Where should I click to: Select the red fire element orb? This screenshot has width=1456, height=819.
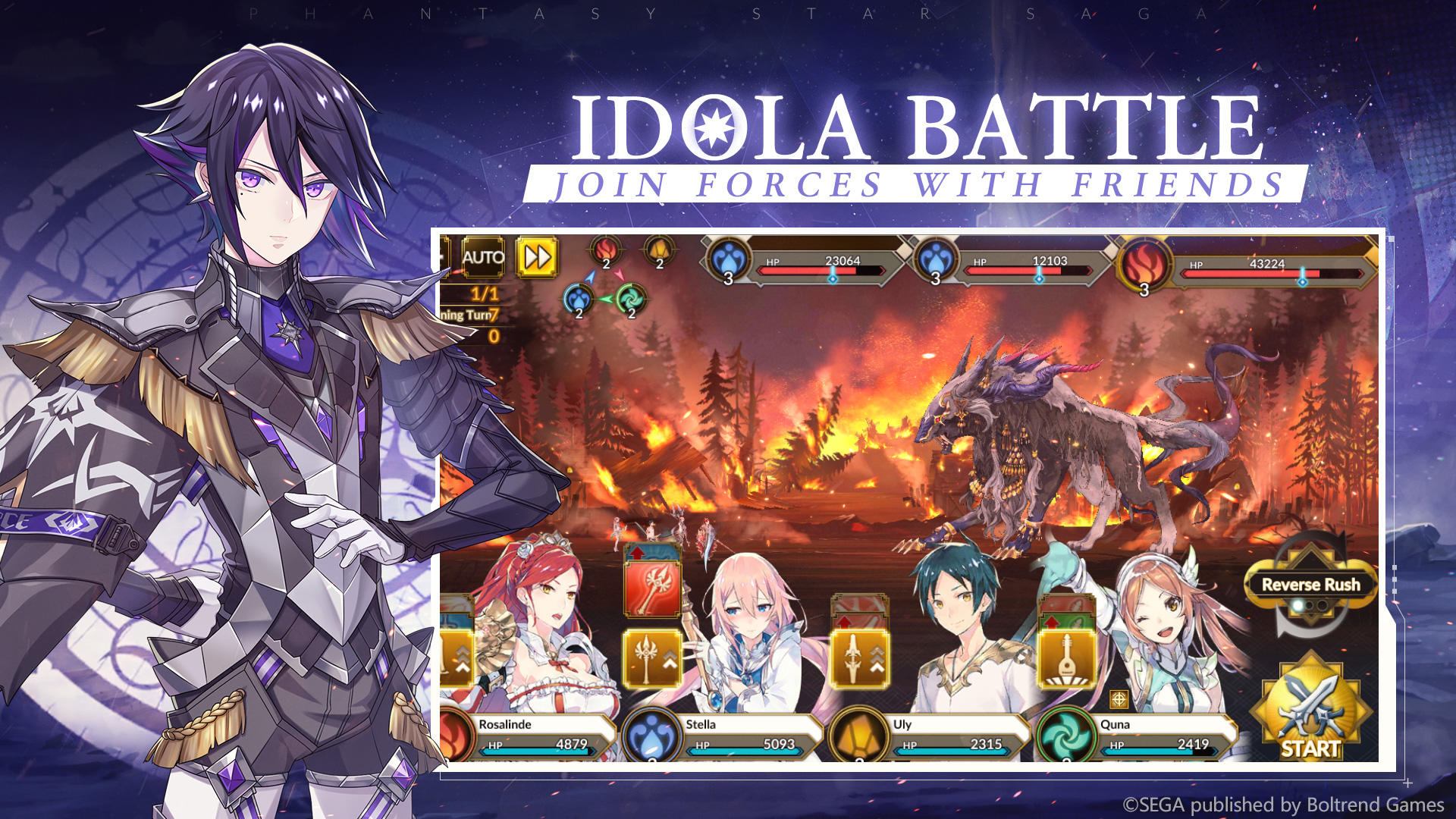point(604,252)
